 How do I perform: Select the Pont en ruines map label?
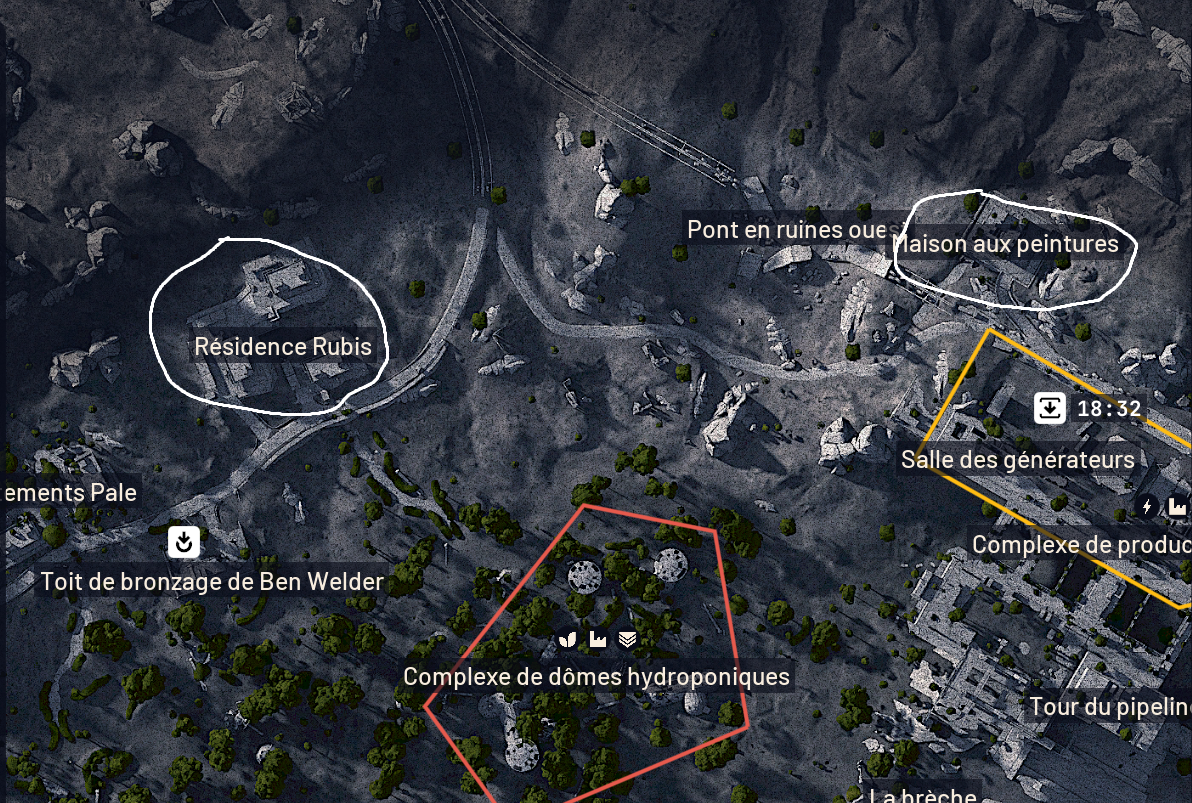[x=786, y=230]
